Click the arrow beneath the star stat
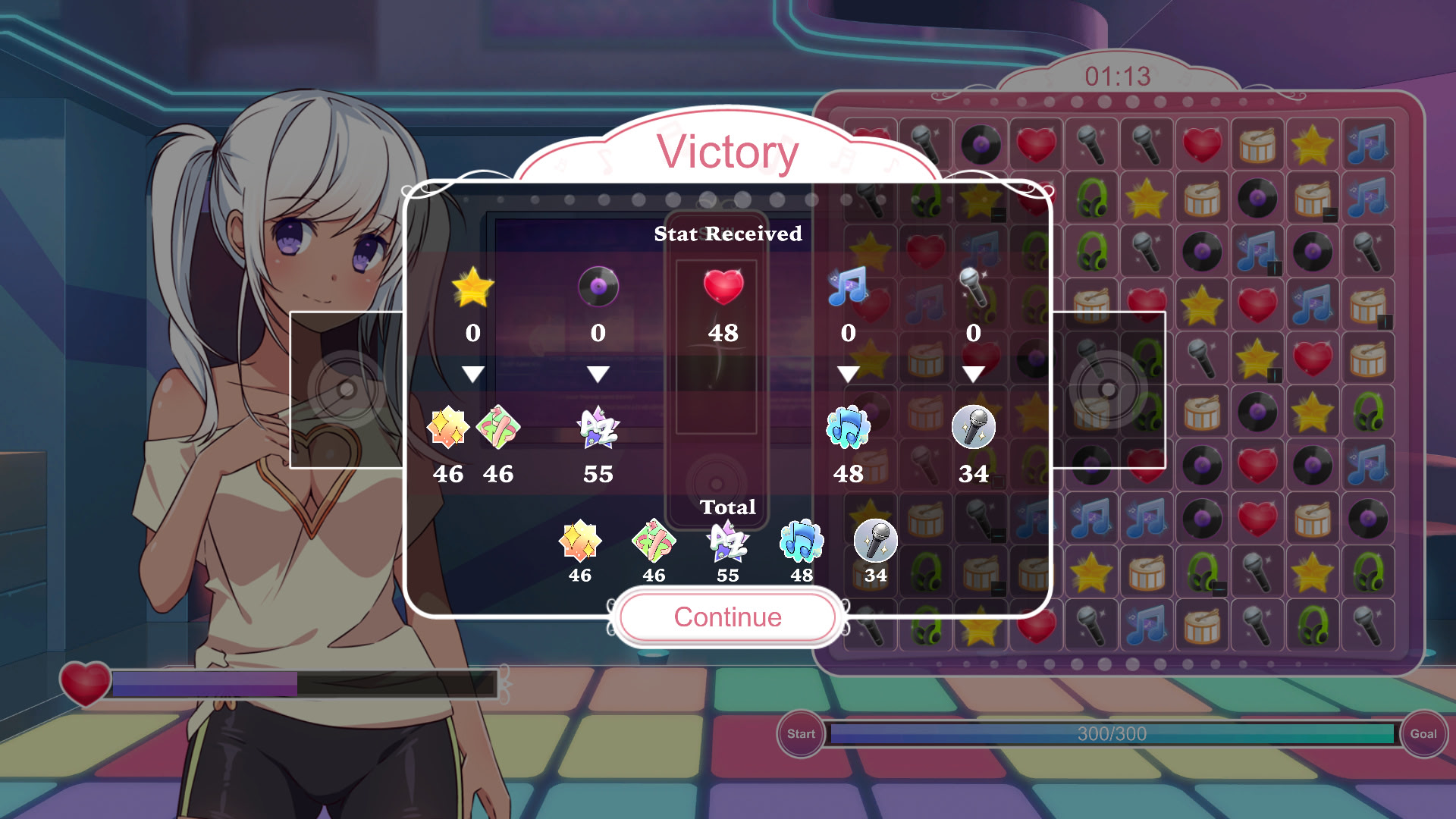 474,372
